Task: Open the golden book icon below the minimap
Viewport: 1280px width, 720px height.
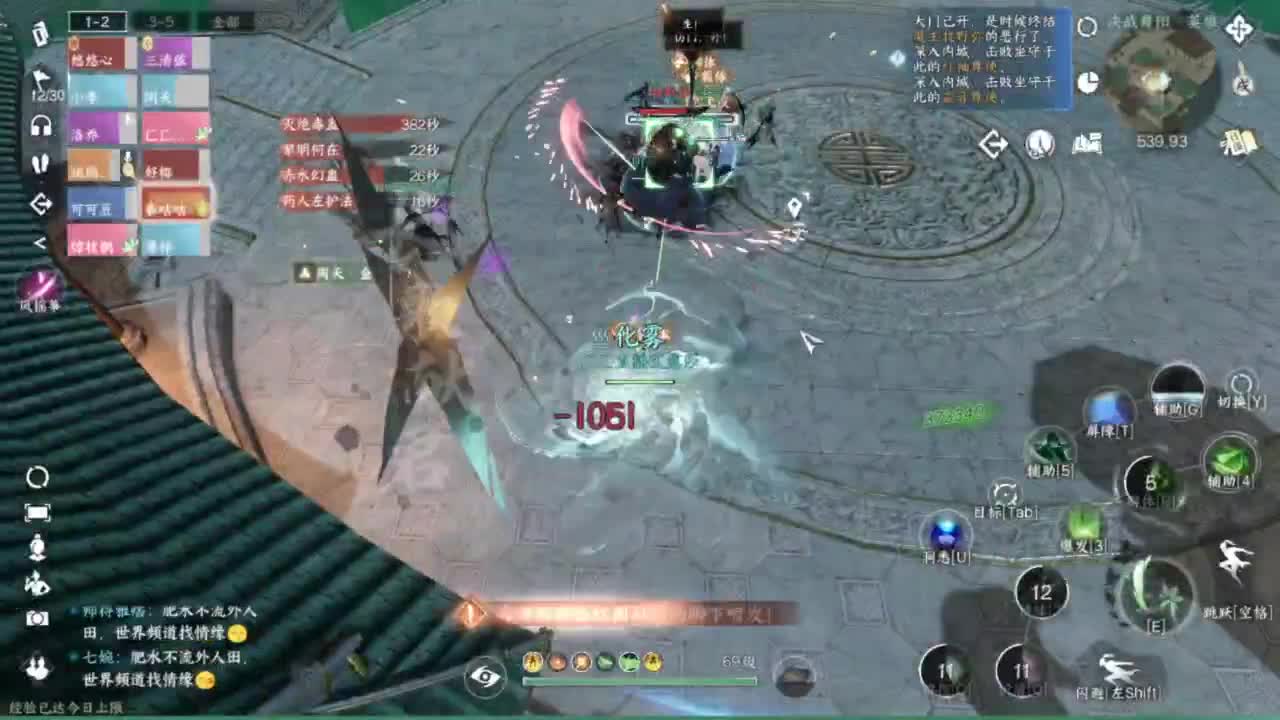Action: (1239, 144)
